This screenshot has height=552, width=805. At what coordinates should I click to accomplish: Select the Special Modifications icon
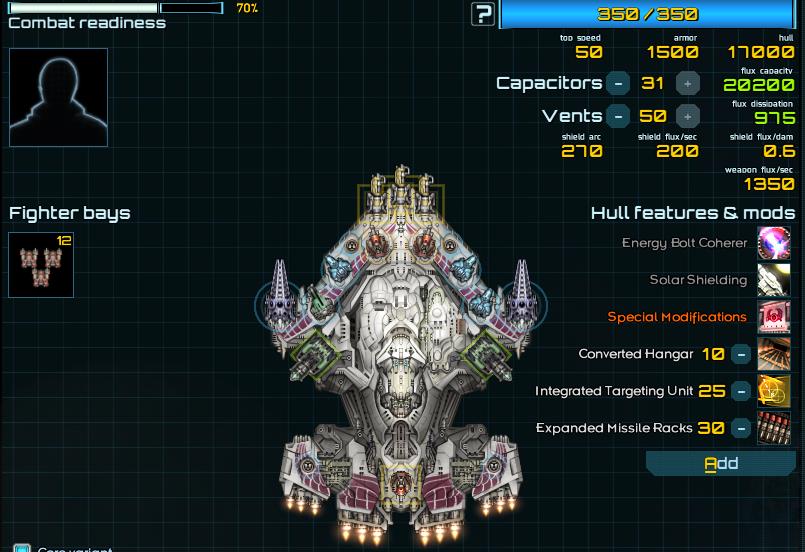774,317
